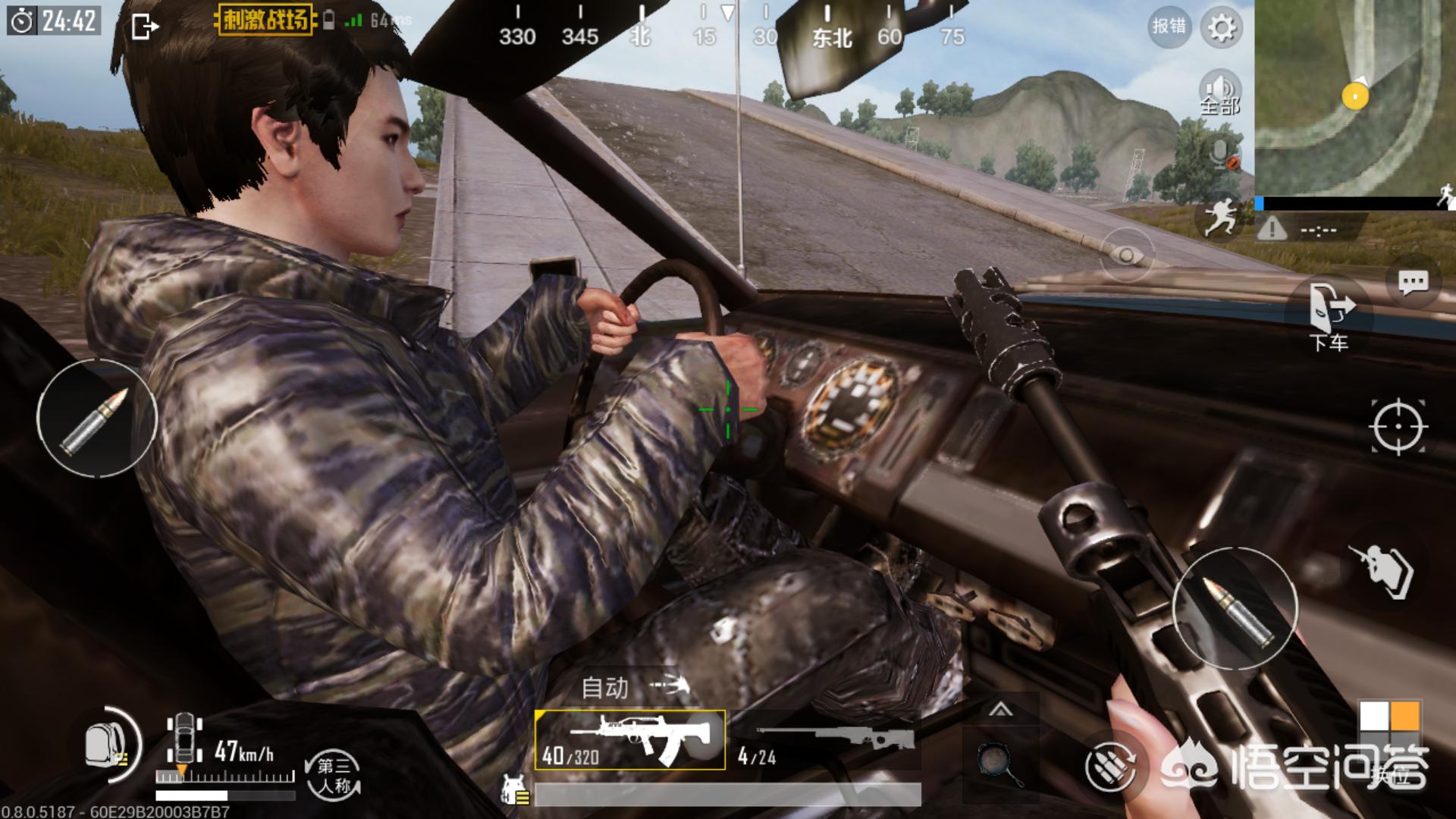Click the exit match door icon
This screenshot has width=1456, height=819.
click(x=144, y=27)
